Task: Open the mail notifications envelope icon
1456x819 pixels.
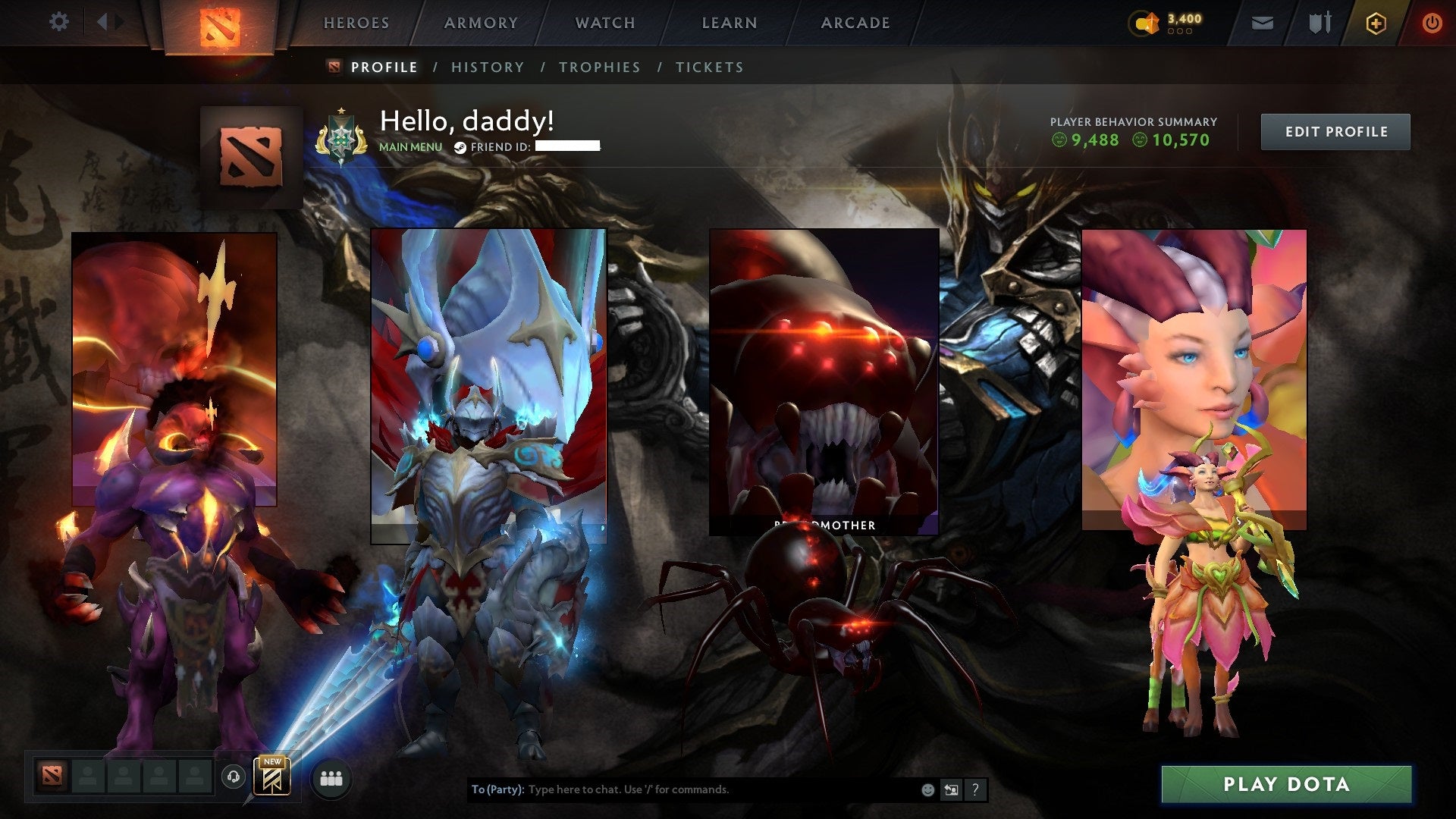Action: pyautogui.click(x=1261, y=23)
